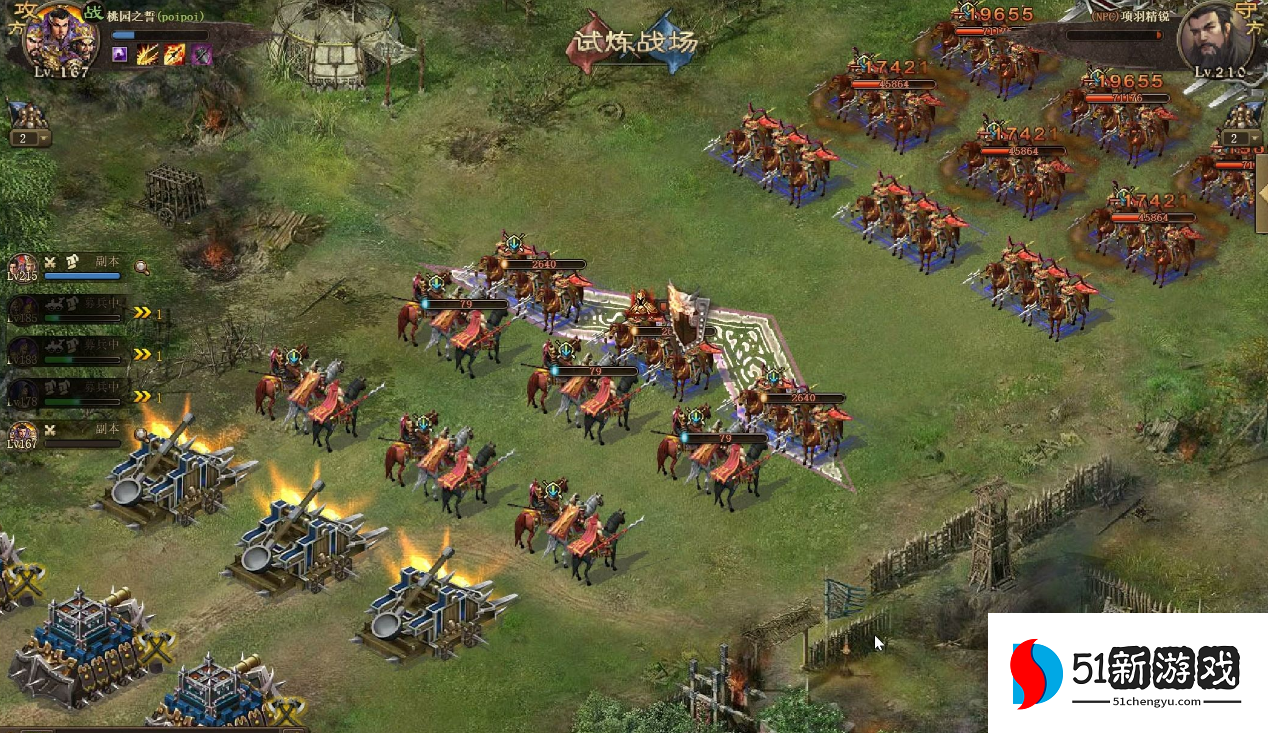Activate the yellow slash burst skill

pos(147,54)
